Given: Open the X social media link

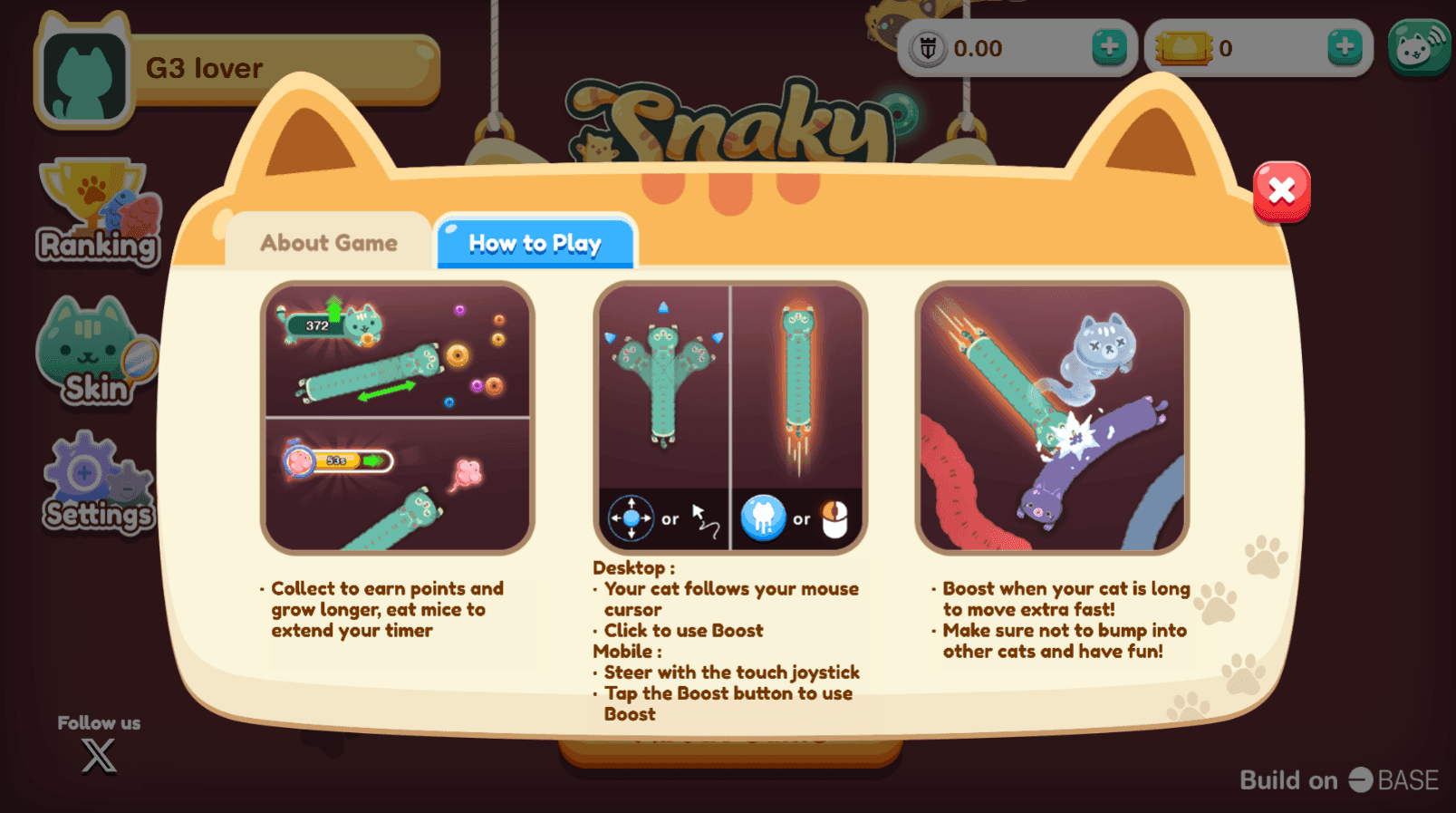Looking at the screenshot, I should pos(98,755).
